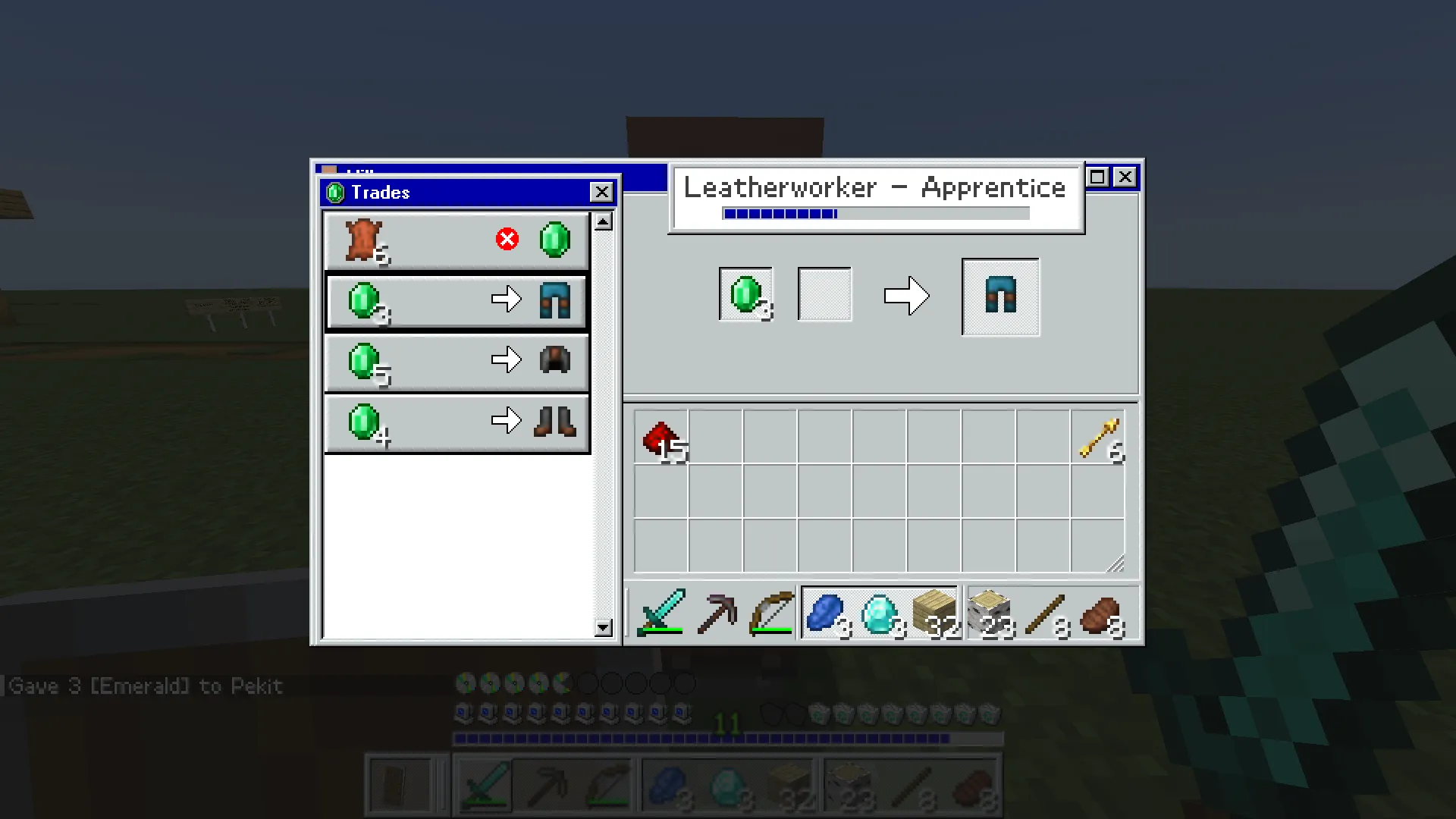1456x819 pixels.
Task: Select the three-emeralds-for-leather-pants trade
Action: [x=455, y=301]
